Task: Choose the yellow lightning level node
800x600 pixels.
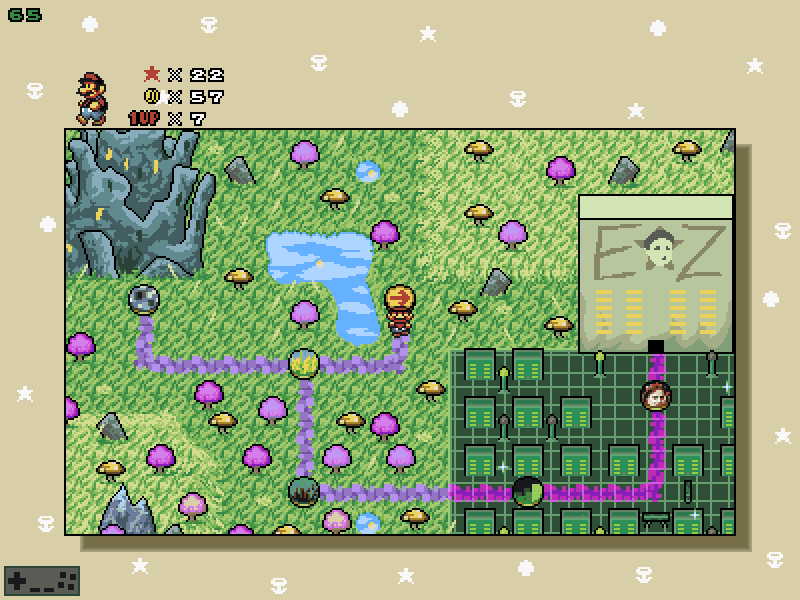Action: 304,363
